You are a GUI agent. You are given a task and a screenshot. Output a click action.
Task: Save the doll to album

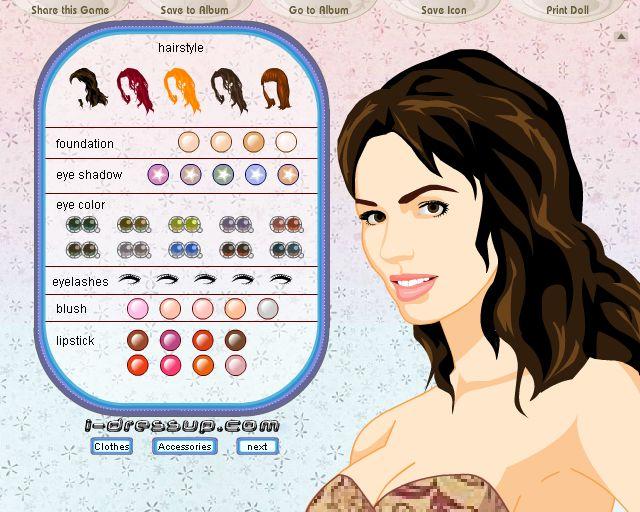click(x=193, y=9)
